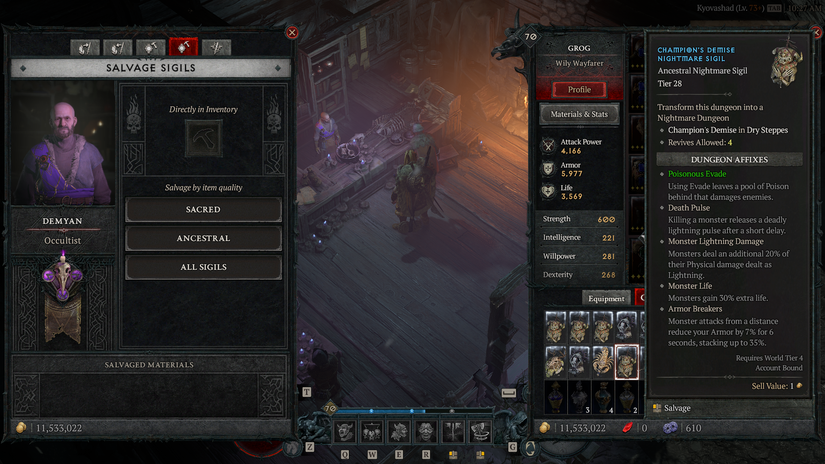The width and height of the screenshot is (825, 464).
Task: Salvage all Sacred quality sigils
Action: (203, 210)
